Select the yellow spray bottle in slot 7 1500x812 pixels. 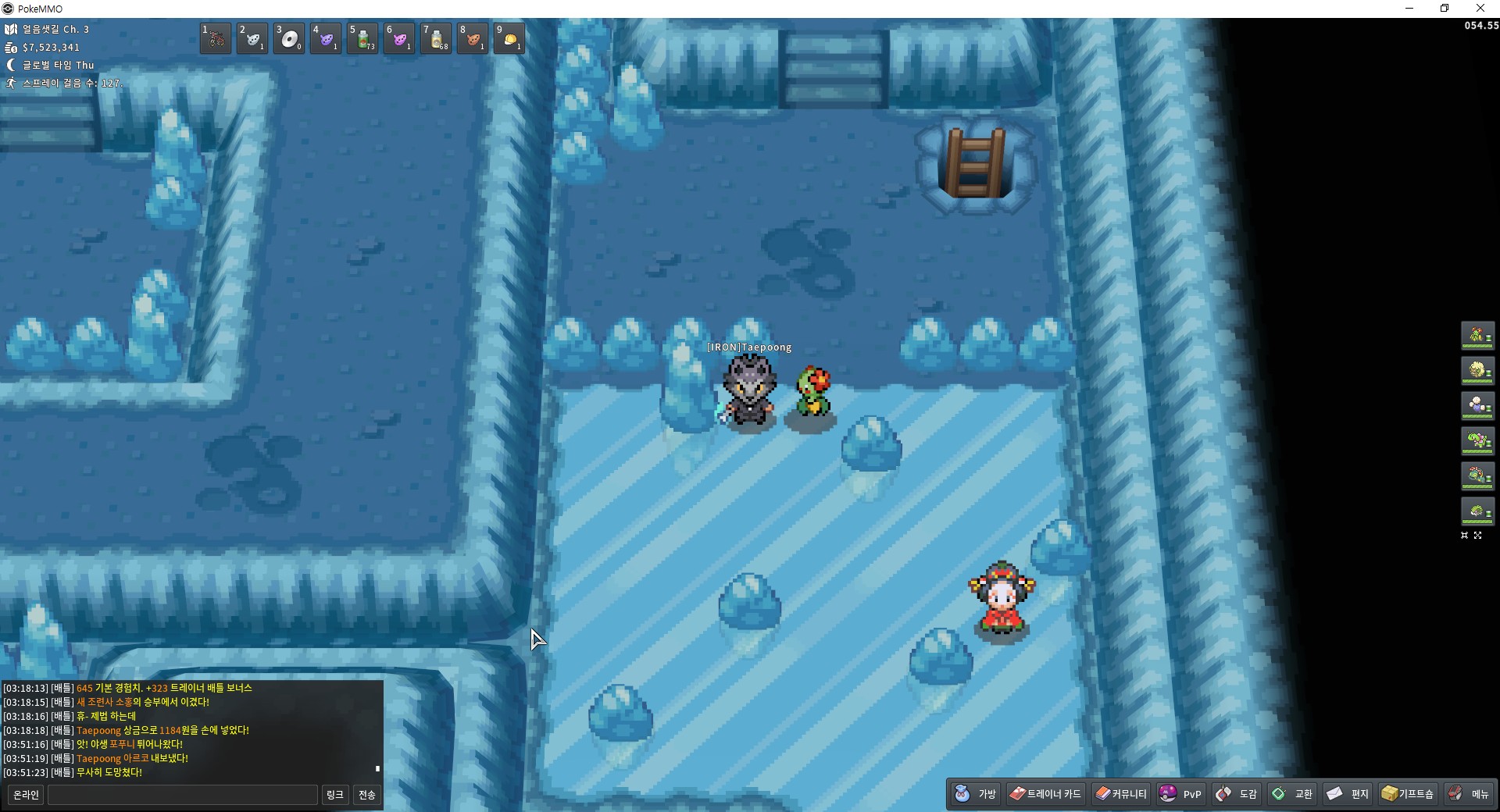(x=436, y=38)
